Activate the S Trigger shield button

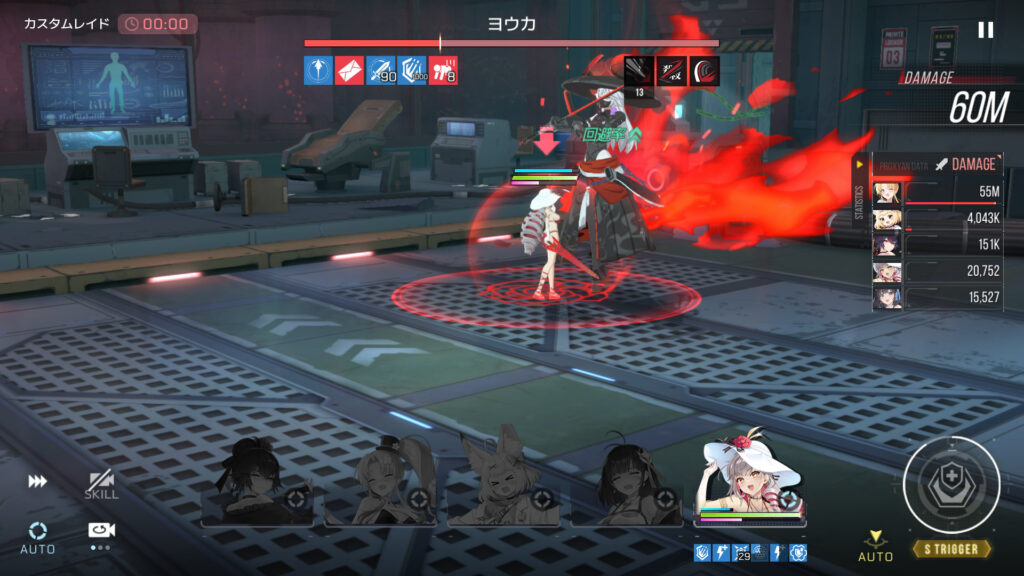point(951,486)
